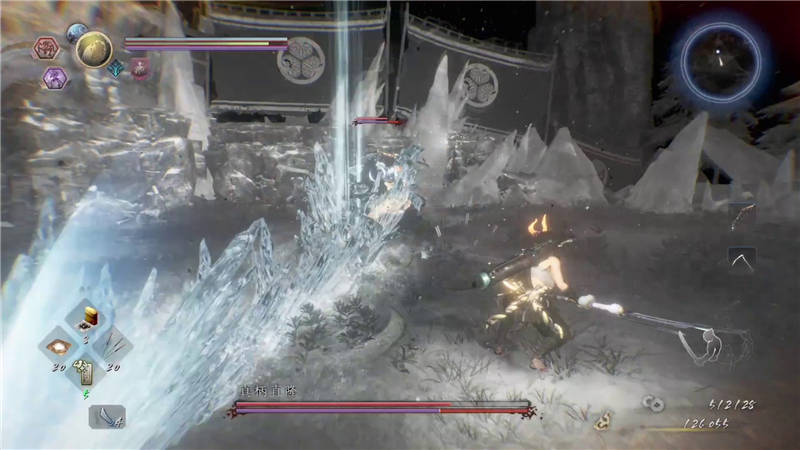Select the large golden guardian spirit emblem
Viewport: 800px width, 450px height.
point(94,50)
